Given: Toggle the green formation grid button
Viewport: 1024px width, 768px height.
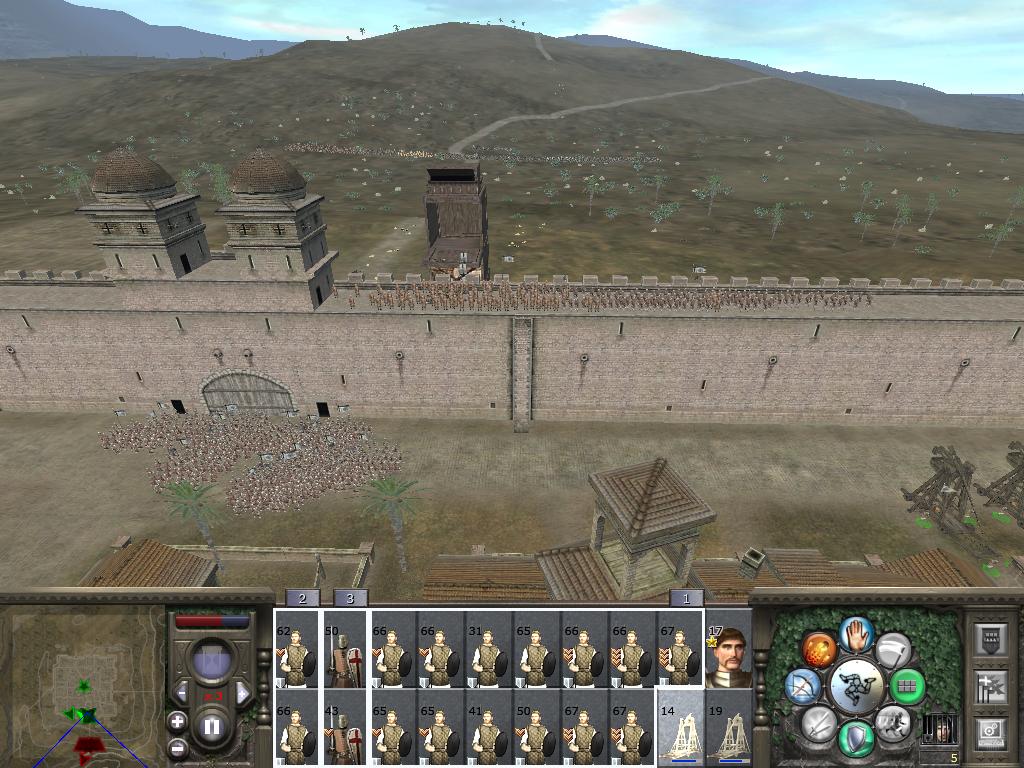Looking at the screenshot, I should point(908,686).
